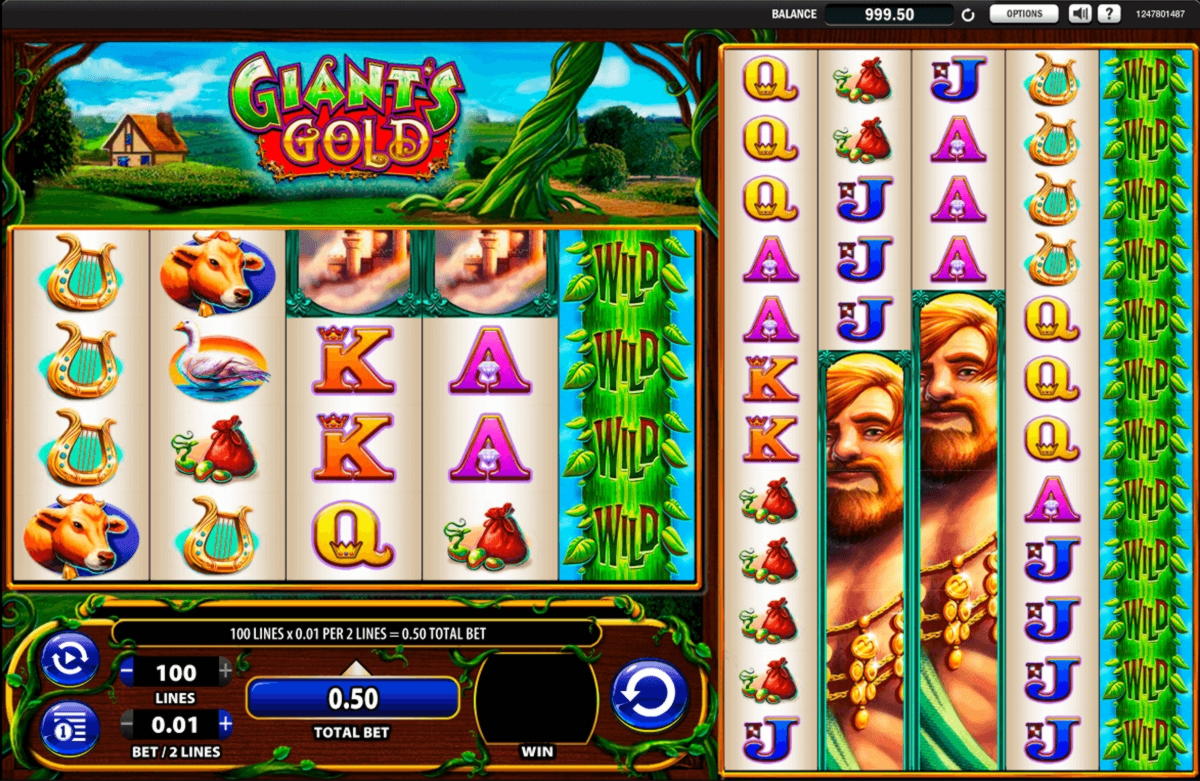Image resolution: width=1200 pixels, height=781 pixels.
Task: Toggle the sound speaker icon
Action: click(x=1079, y=14)
